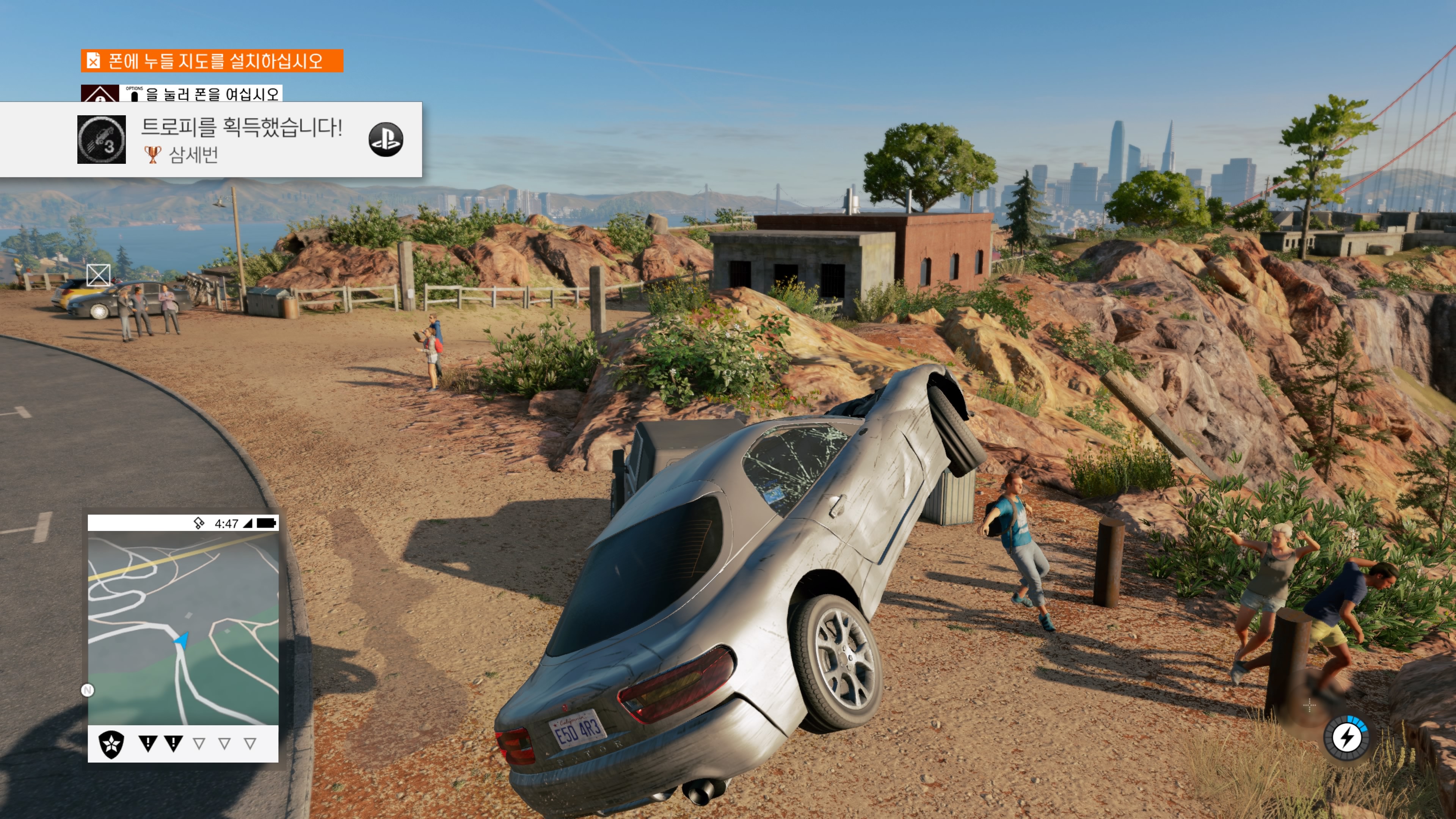Select the blue player arrow on the minimap
The height and width of the screenshot is (819, 1456).
coord(182,640)
